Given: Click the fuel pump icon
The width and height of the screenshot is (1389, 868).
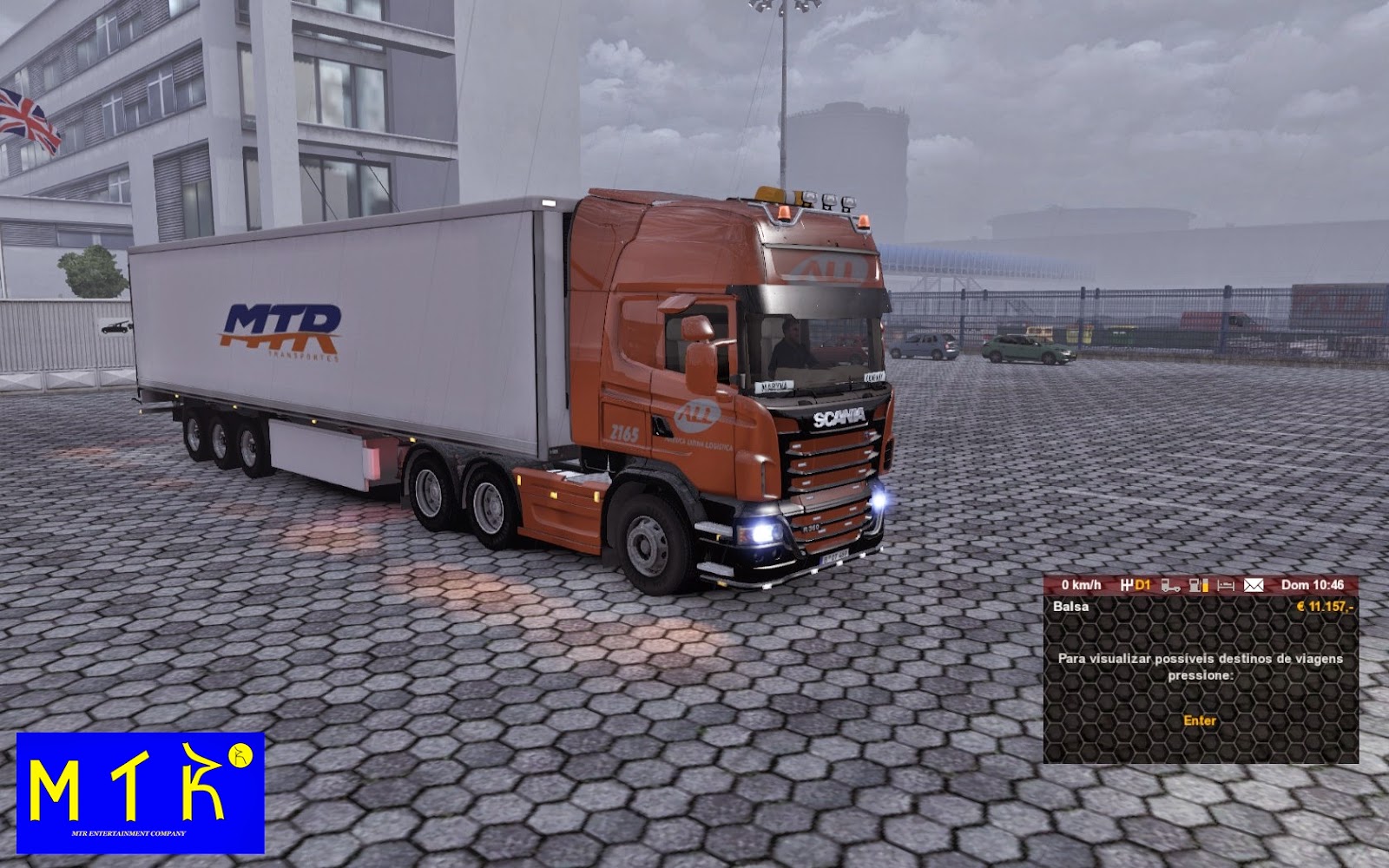Looking at the screenshot, I should (x=1195, y=585).
